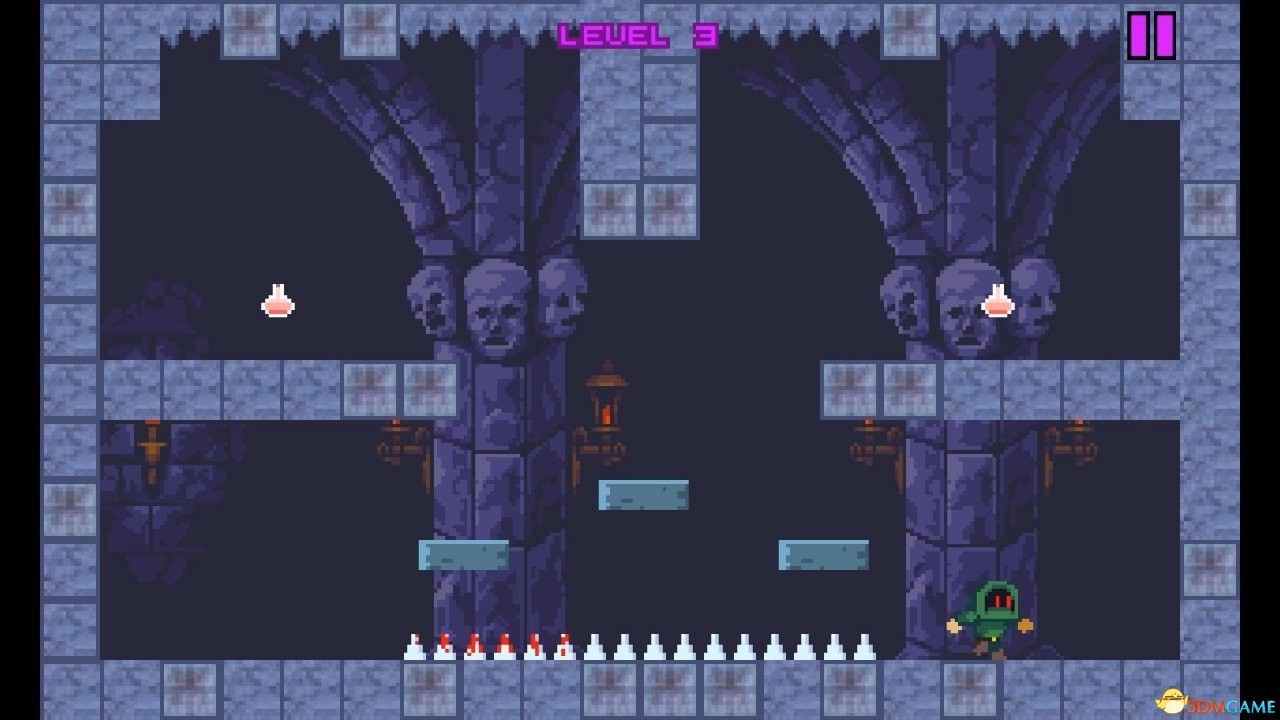Click the middle floating platform
Screen dimensions: 1280x720
644,494
